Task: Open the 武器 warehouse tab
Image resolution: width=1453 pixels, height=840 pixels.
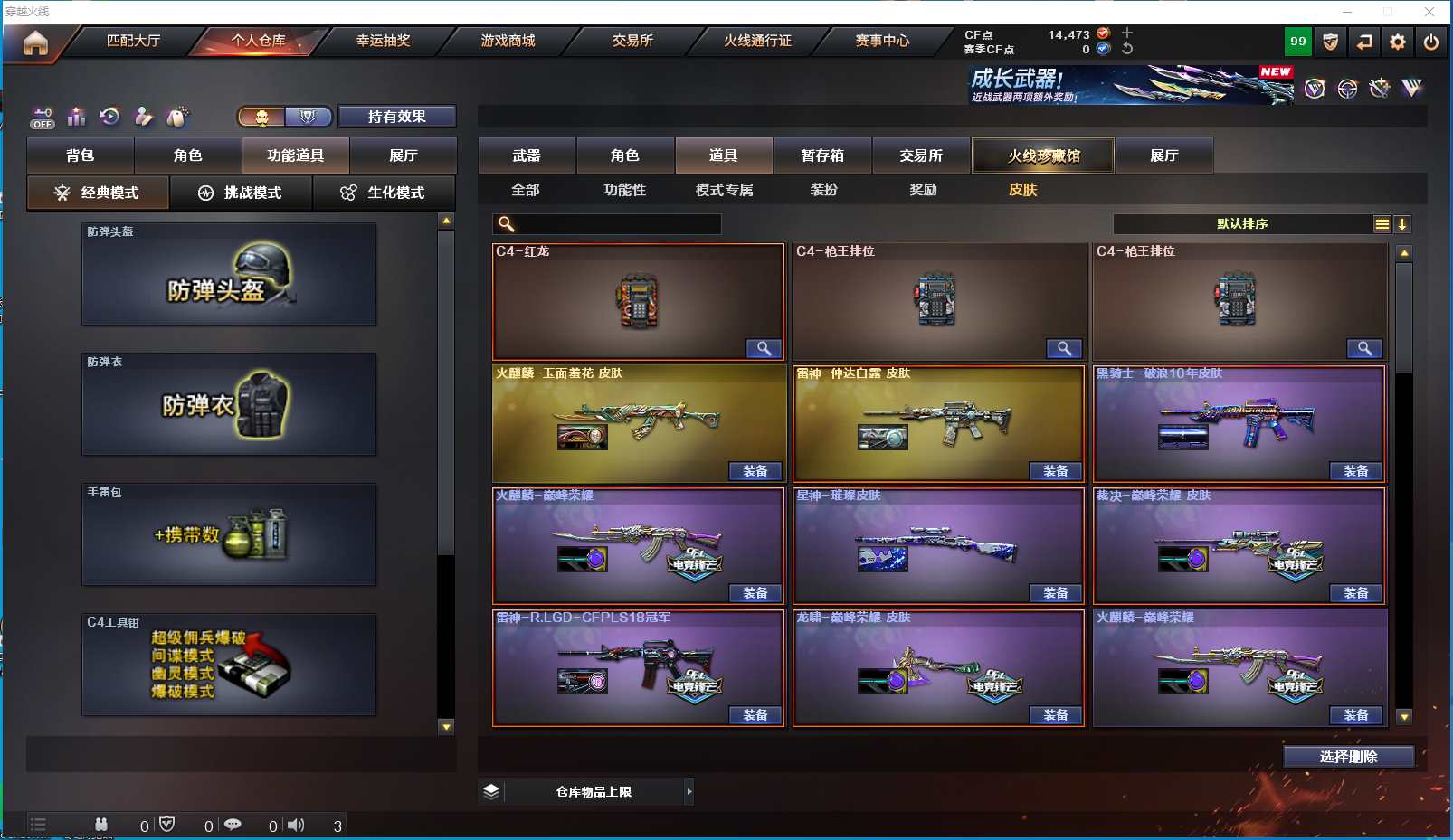Action: [x=527, y=156]
